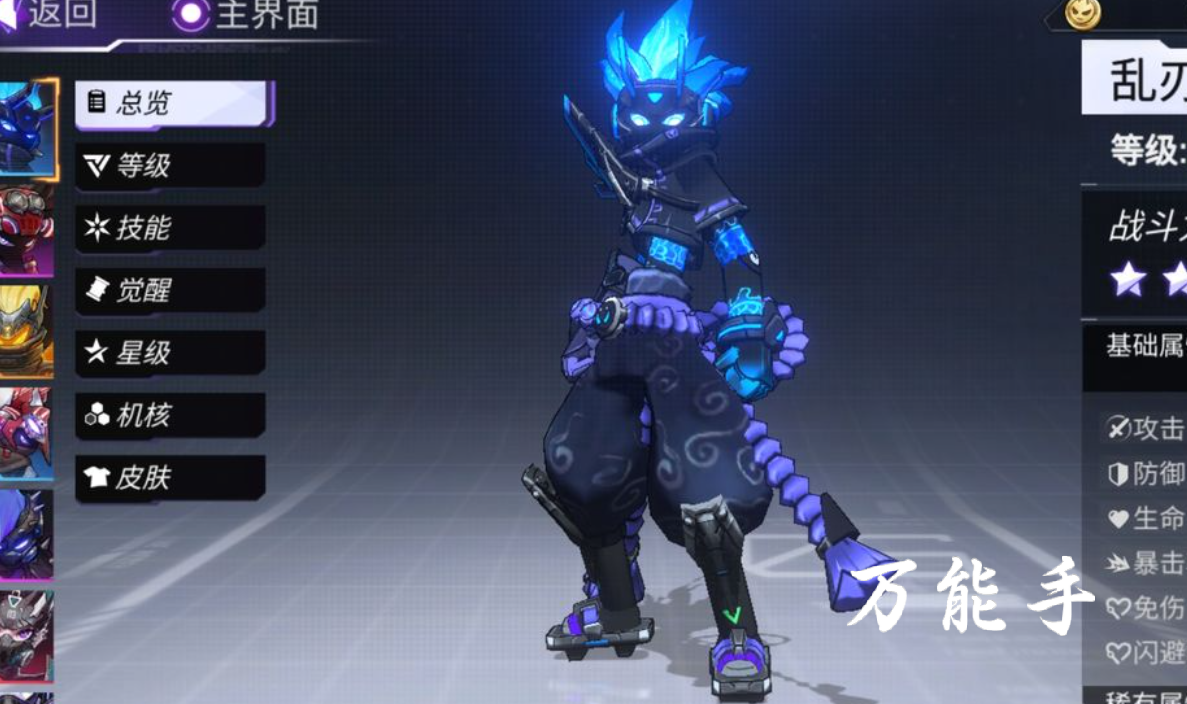
Task: View the 皮肤 skins tab
Action: (x=170, y=478)
